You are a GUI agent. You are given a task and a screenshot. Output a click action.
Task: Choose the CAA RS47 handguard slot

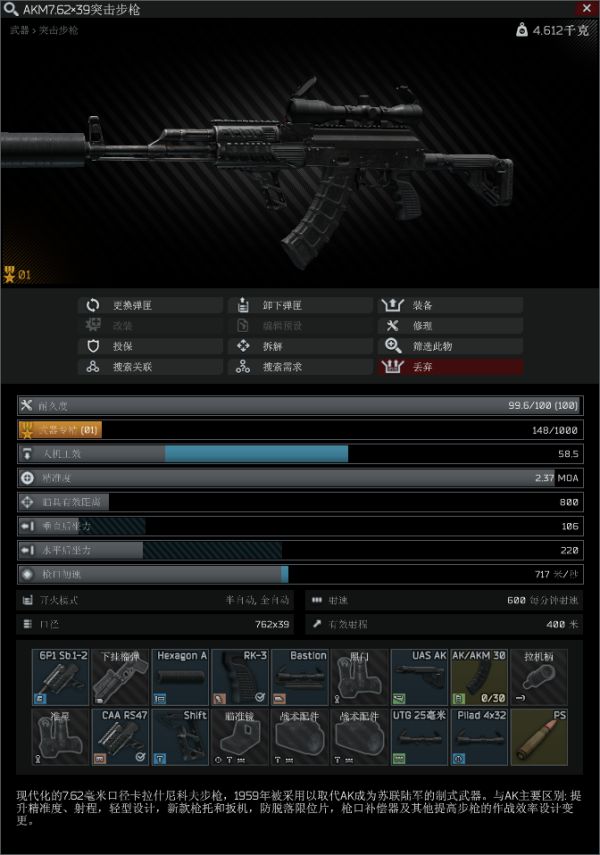tap(120, 738)
